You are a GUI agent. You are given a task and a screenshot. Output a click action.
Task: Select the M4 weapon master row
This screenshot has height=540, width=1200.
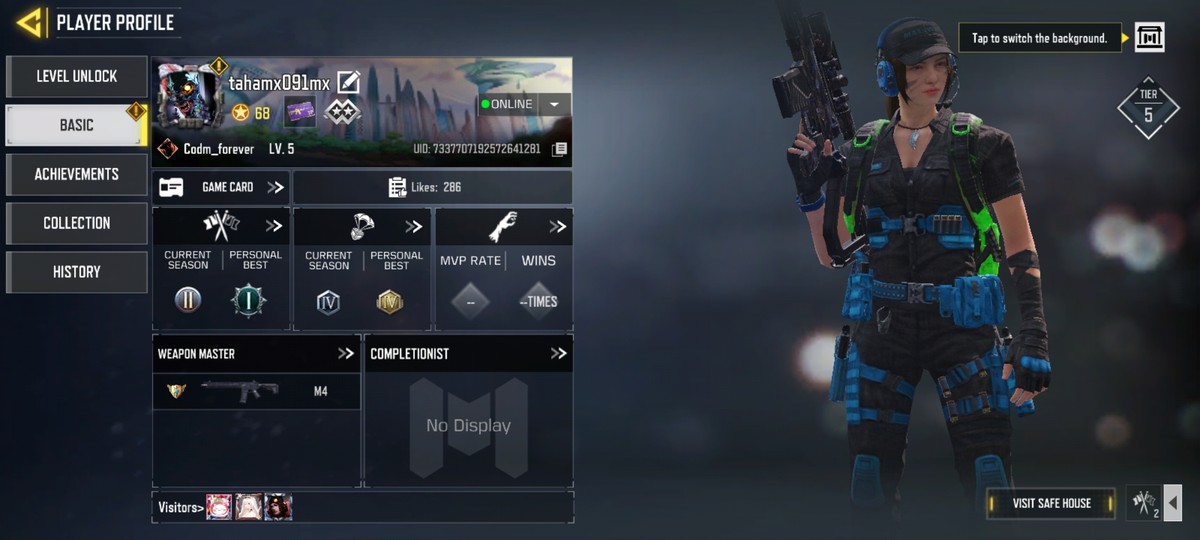point(256,391)
